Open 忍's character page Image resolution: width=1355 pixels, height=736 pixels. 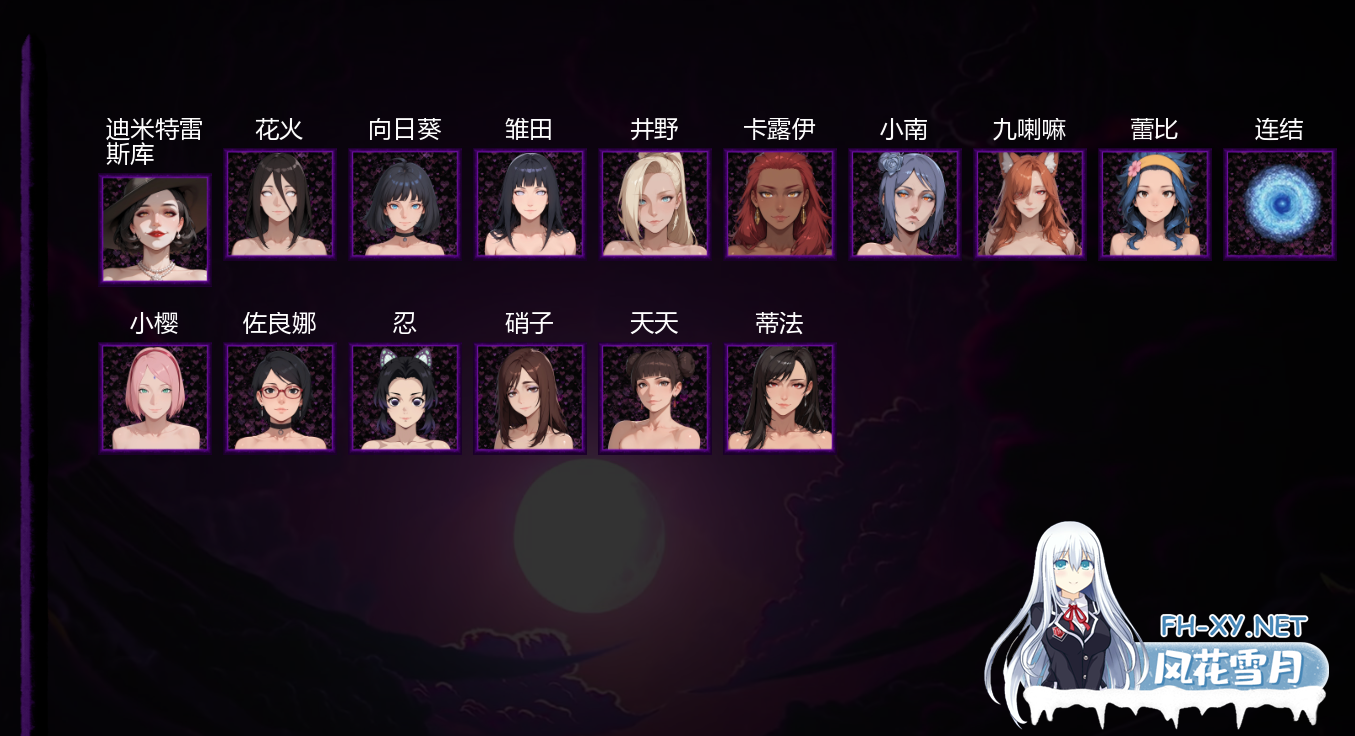coord(405,398)
